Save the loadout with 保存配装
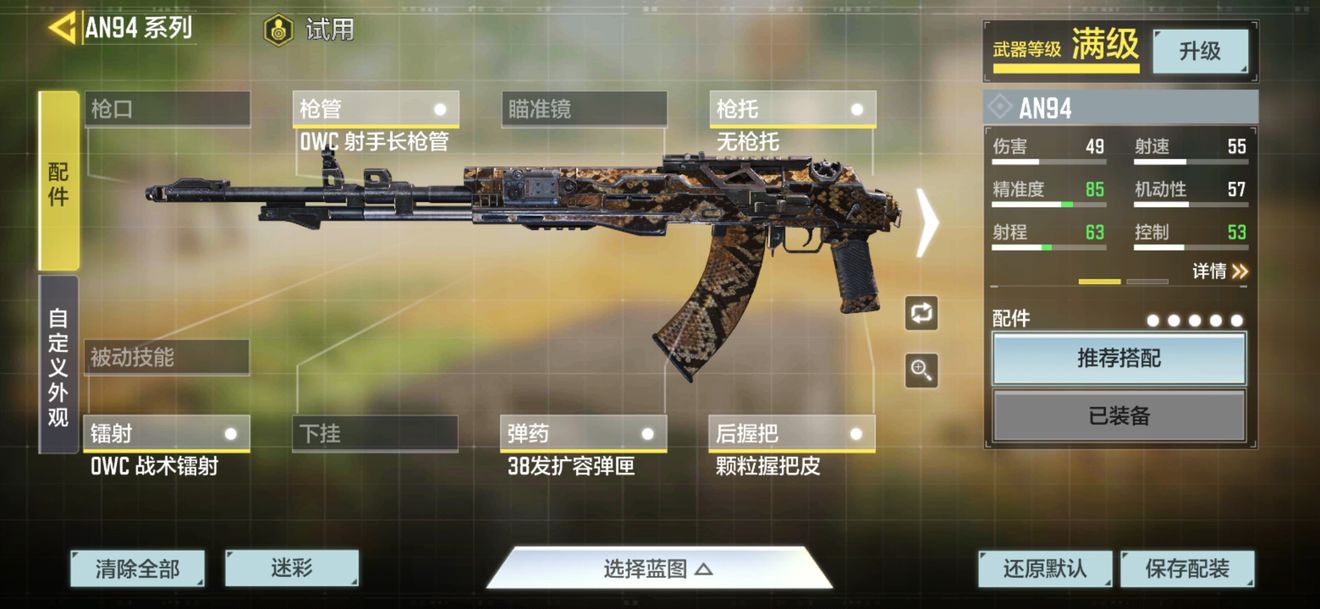Image resolution: width=1320 pixels, height=609 pixels. click(1187, 569)
